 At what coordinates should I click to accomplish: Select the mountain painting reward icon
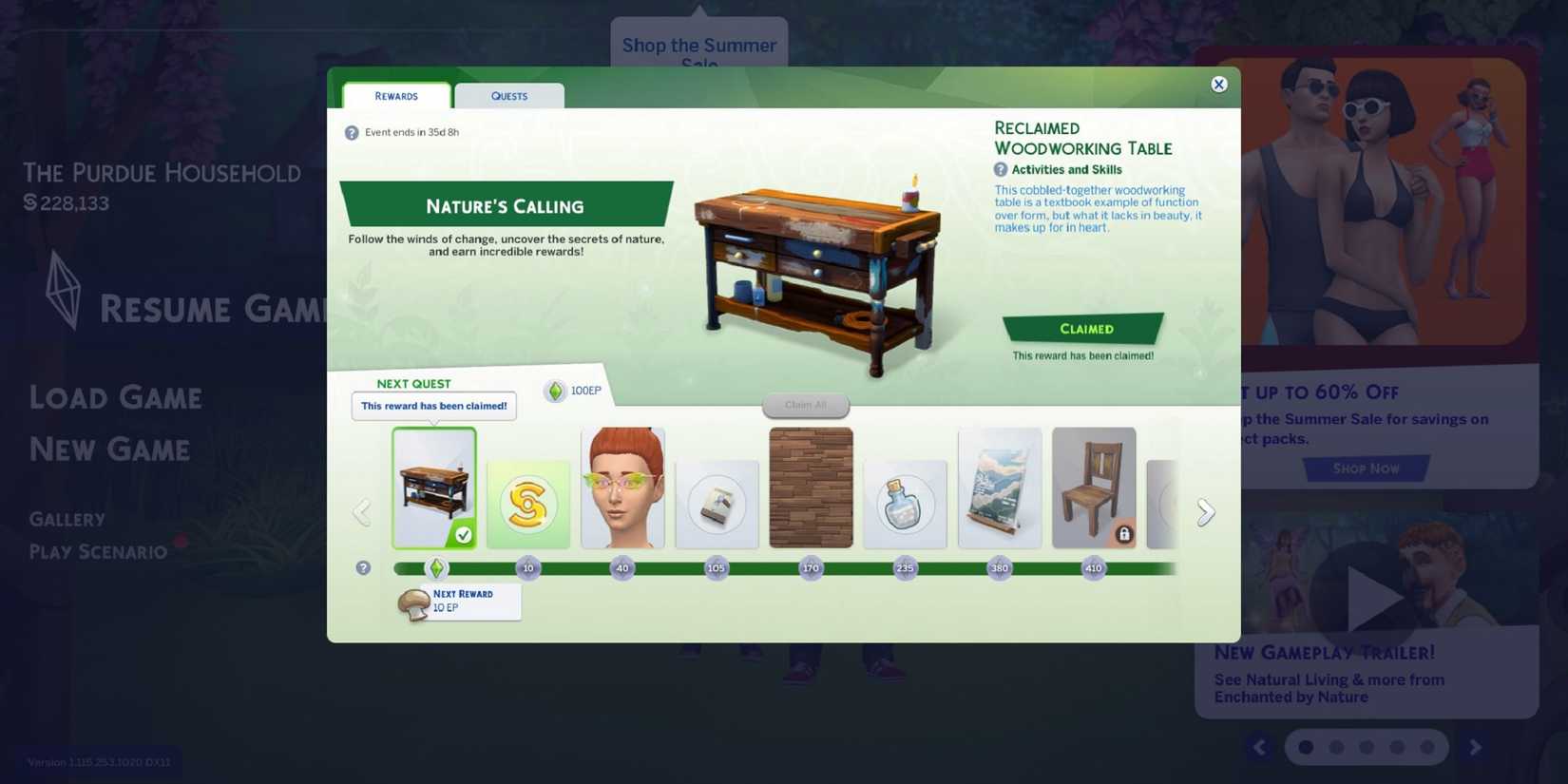point(1000,488)
